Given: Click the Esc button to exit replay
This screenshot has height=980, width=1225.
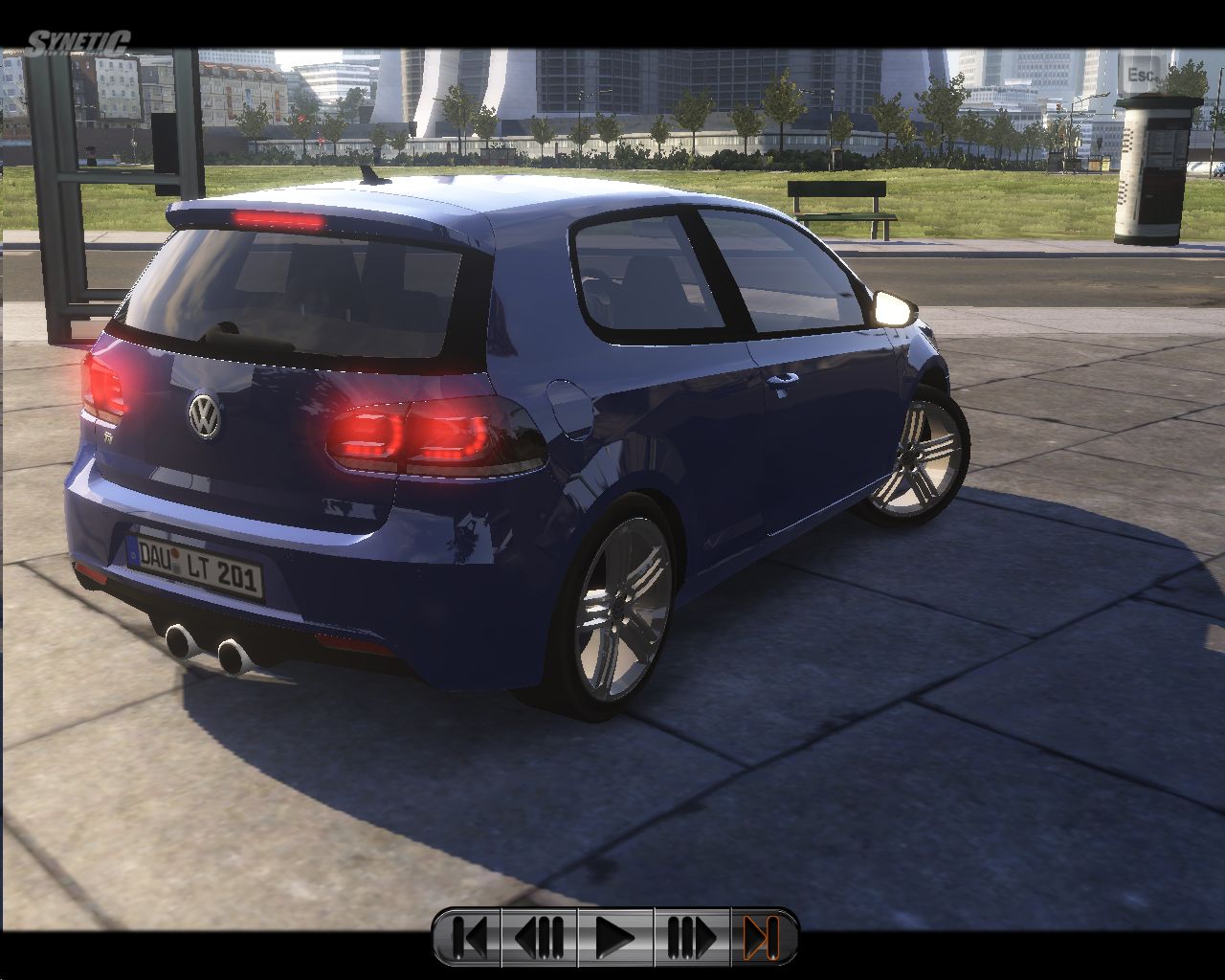Looking at the screenshot, I should [1141, 74].
